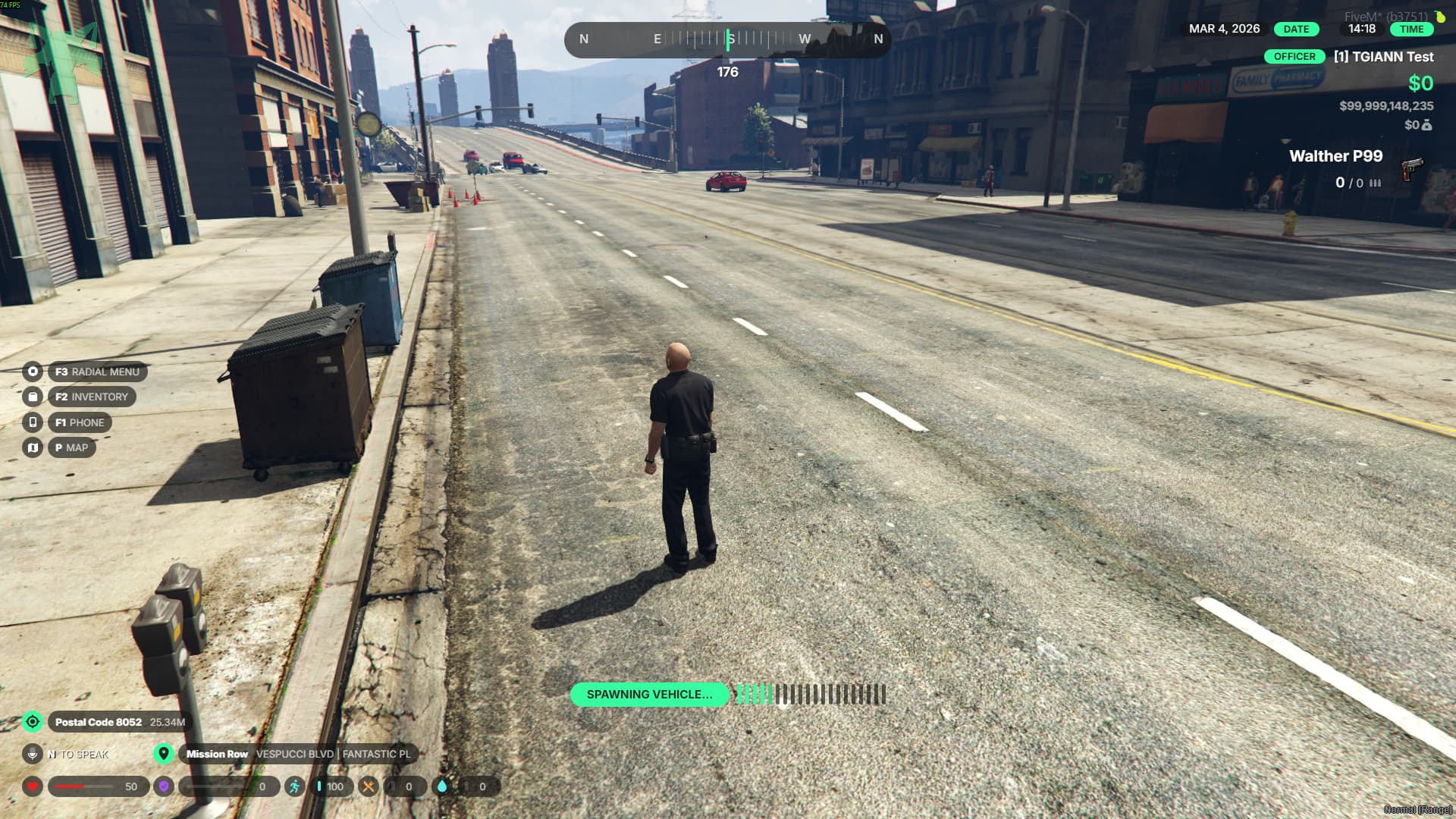1456x819 pixels.
Task: Open the Phone shortcut icon
Action: pos(33,422)
